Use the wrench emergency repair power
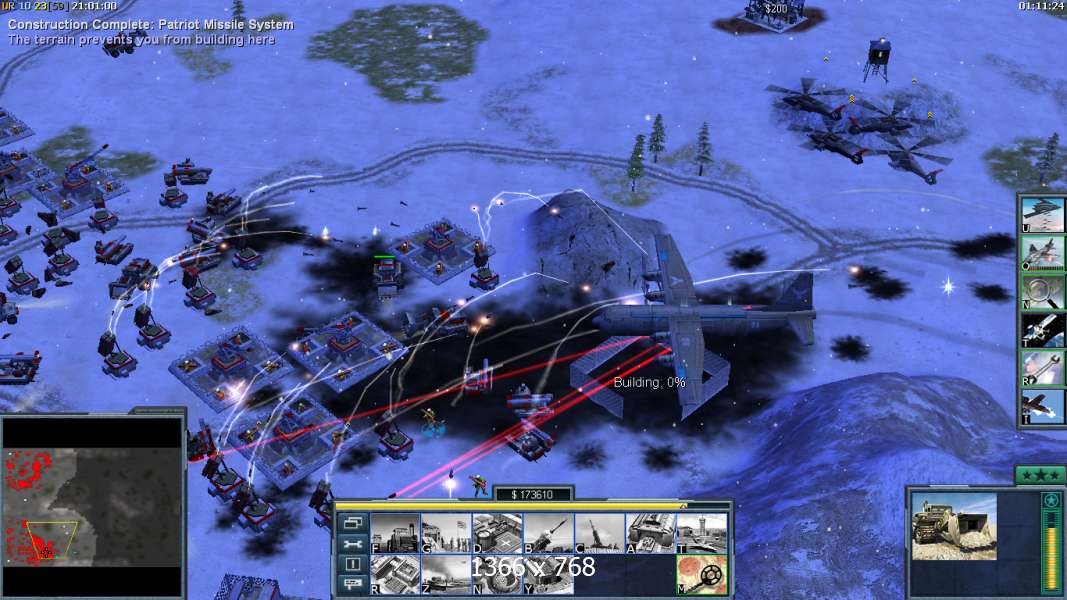Viewport: 1067px width, 600px height. point(1042,368)
